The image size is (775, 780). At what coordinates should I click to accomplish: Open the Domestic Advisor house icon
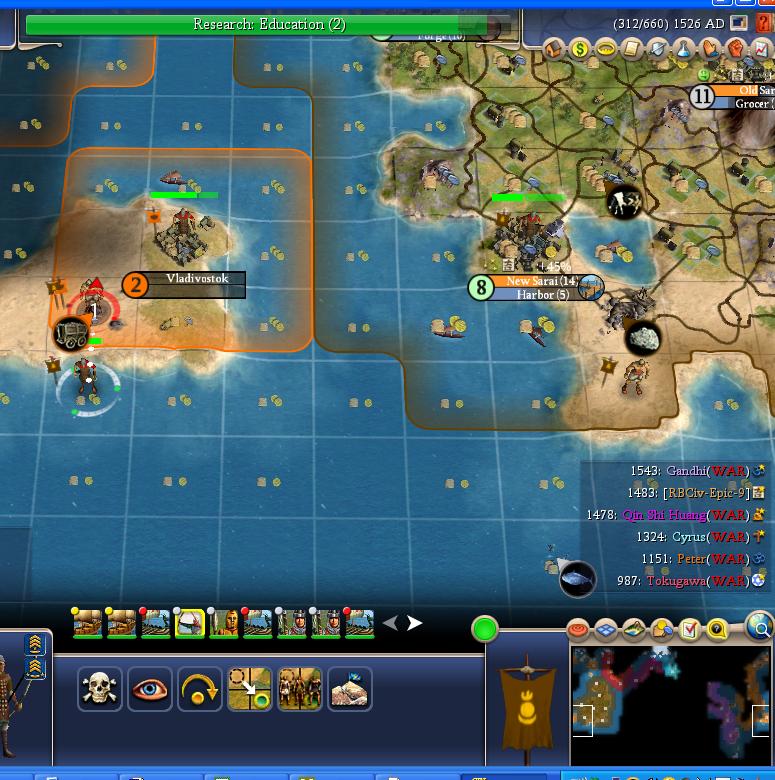pos(555,48)
